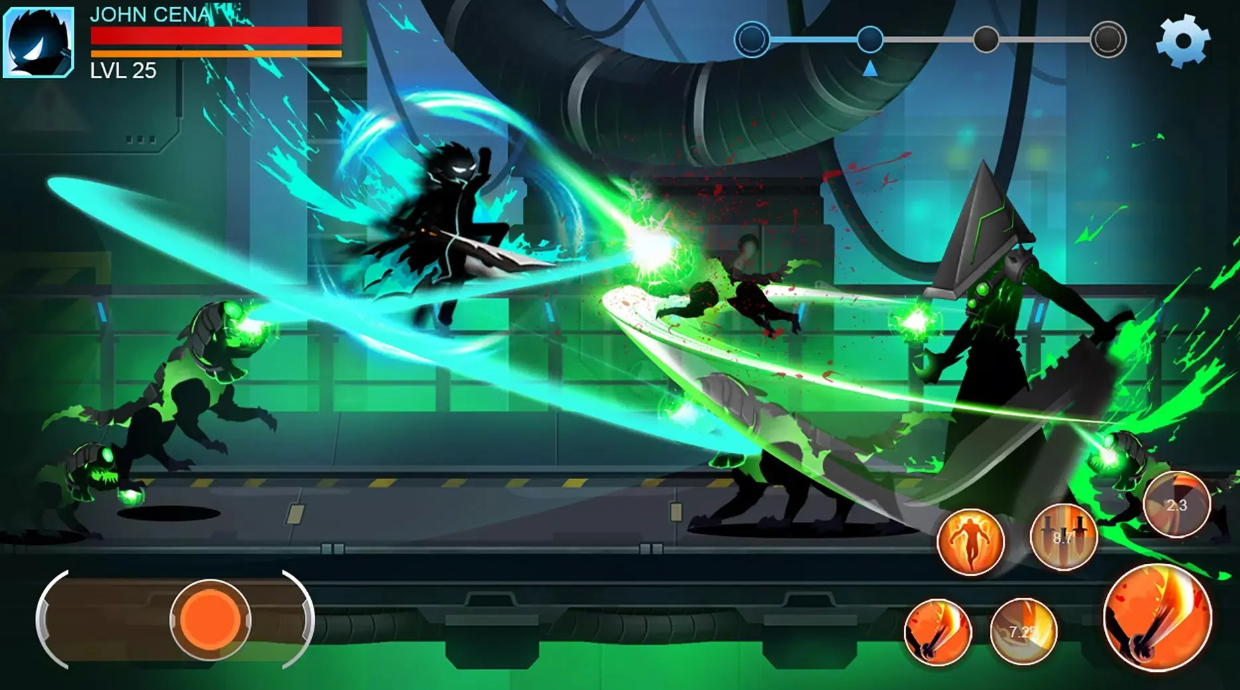Viewport: 1240px width, 690px height.
Task: Tap the skill showing 2.3 cooldown
Action: [x=1177, y=504]
